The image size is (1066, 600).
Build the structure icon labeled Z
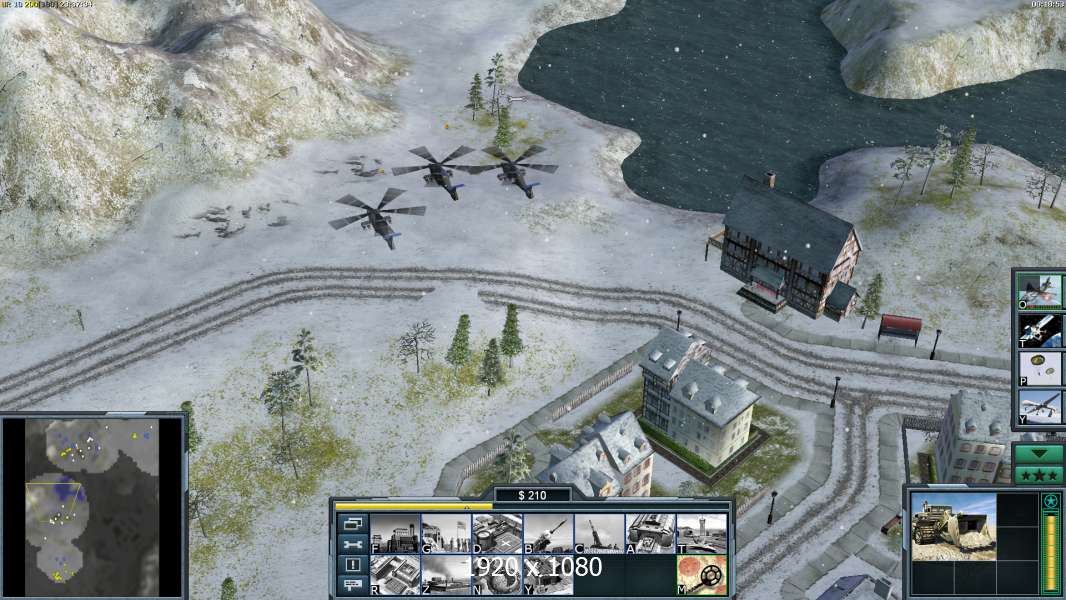[446, 575]
